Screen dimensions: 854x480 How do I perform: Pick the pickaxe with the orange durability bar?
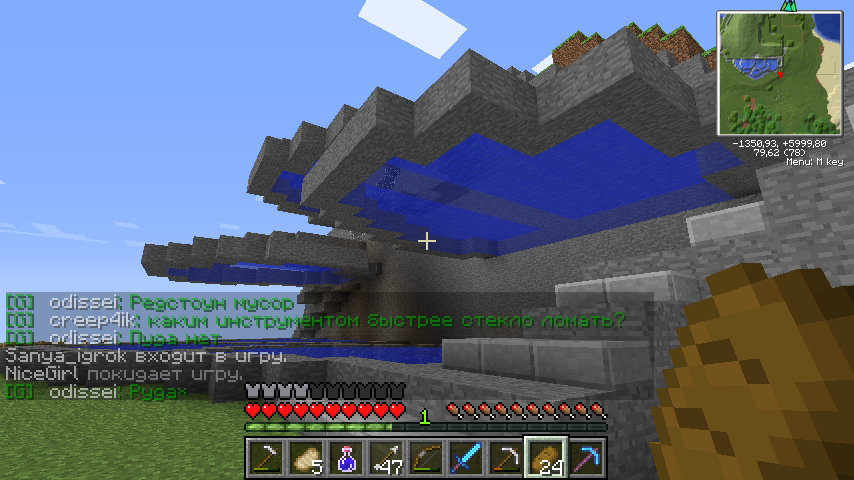click(x=505, y=459)
